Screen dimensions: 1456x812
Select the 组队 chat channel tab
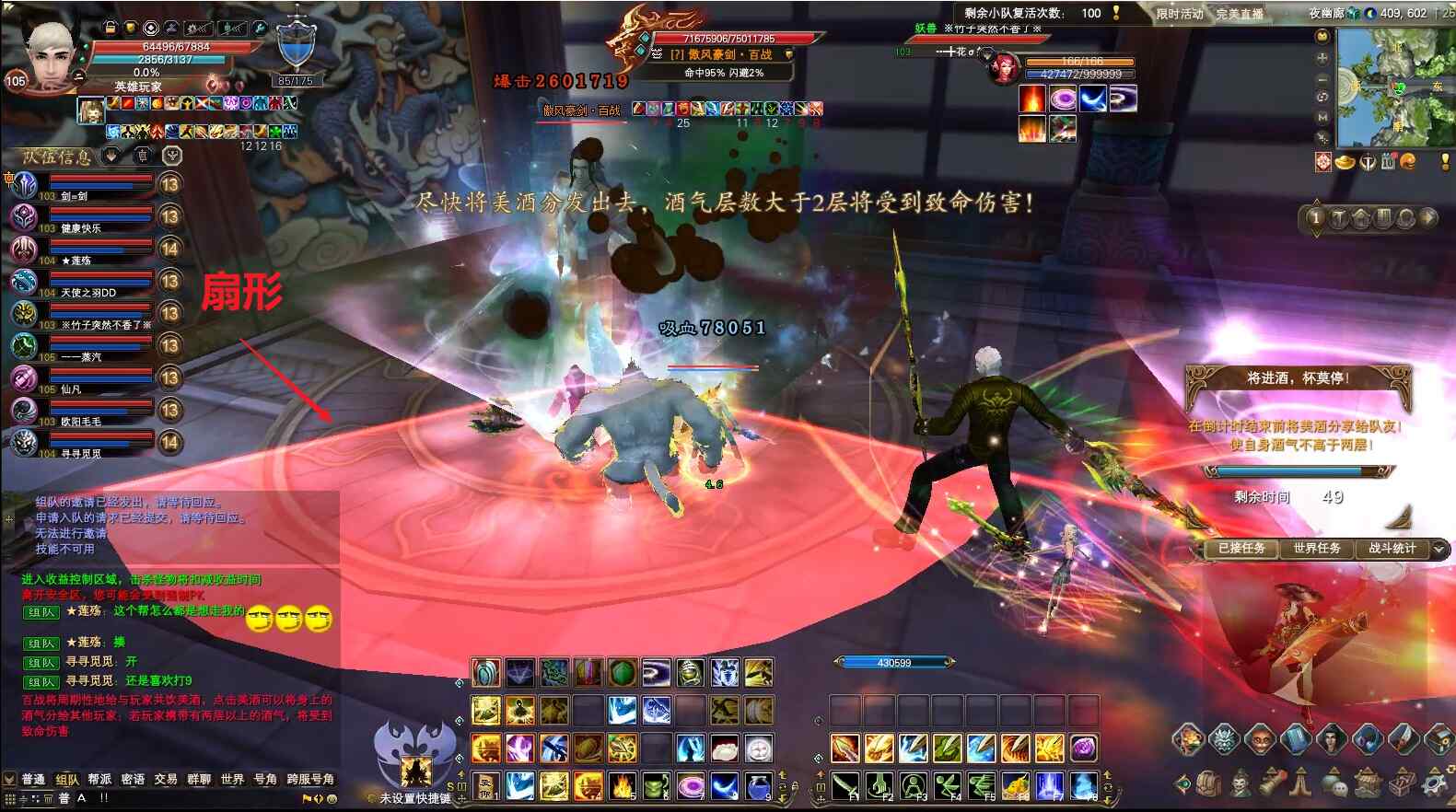(x=66, y=779)
